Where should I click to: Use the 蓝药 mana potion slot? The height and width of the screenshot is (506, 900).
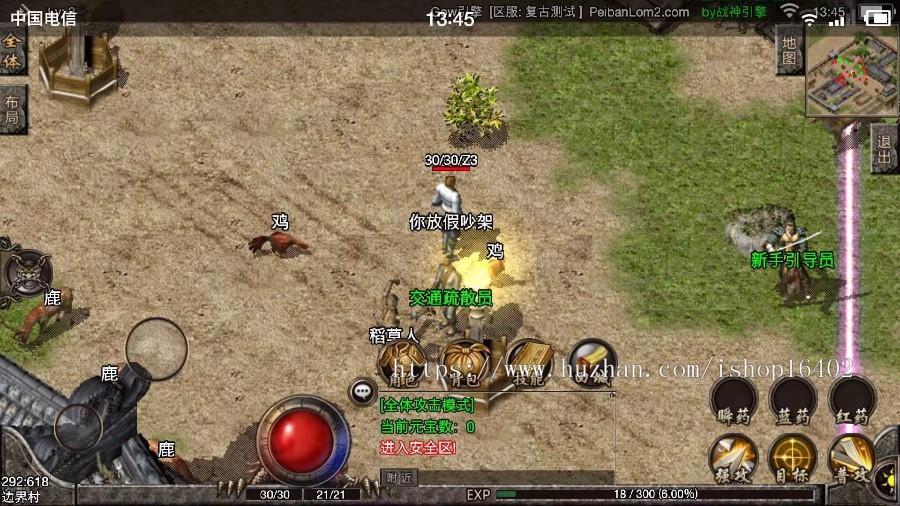(792, 401)
